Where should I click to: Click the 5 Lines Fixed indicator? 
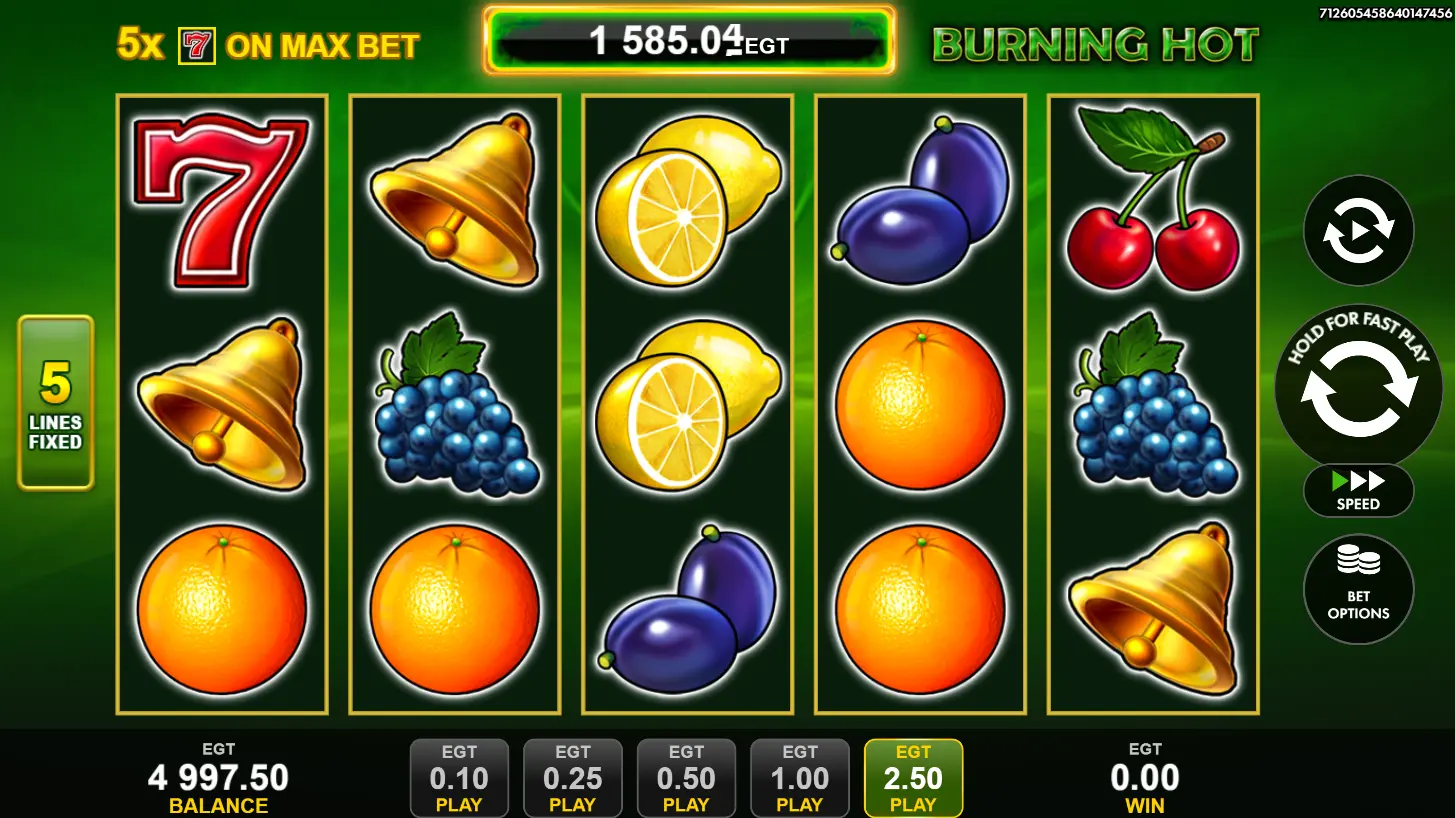pyautogui.click(x=55, y=402)
